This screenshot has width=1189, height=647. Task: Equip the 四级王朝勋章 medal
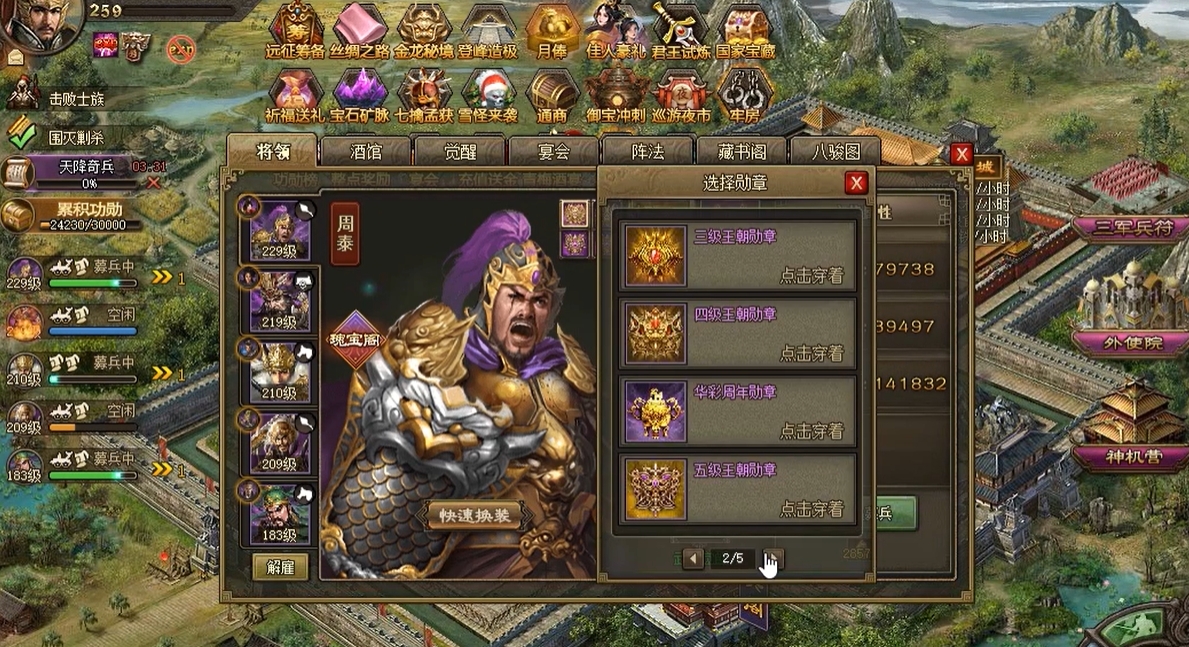point(811,353)
